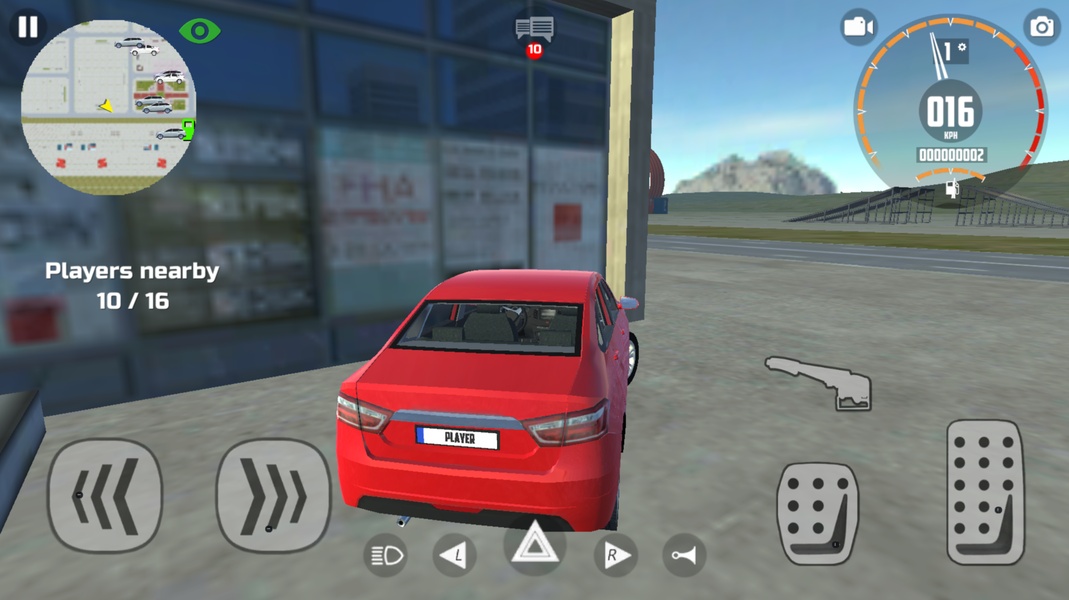Steer left with the left arrow button

click(105, 495)
